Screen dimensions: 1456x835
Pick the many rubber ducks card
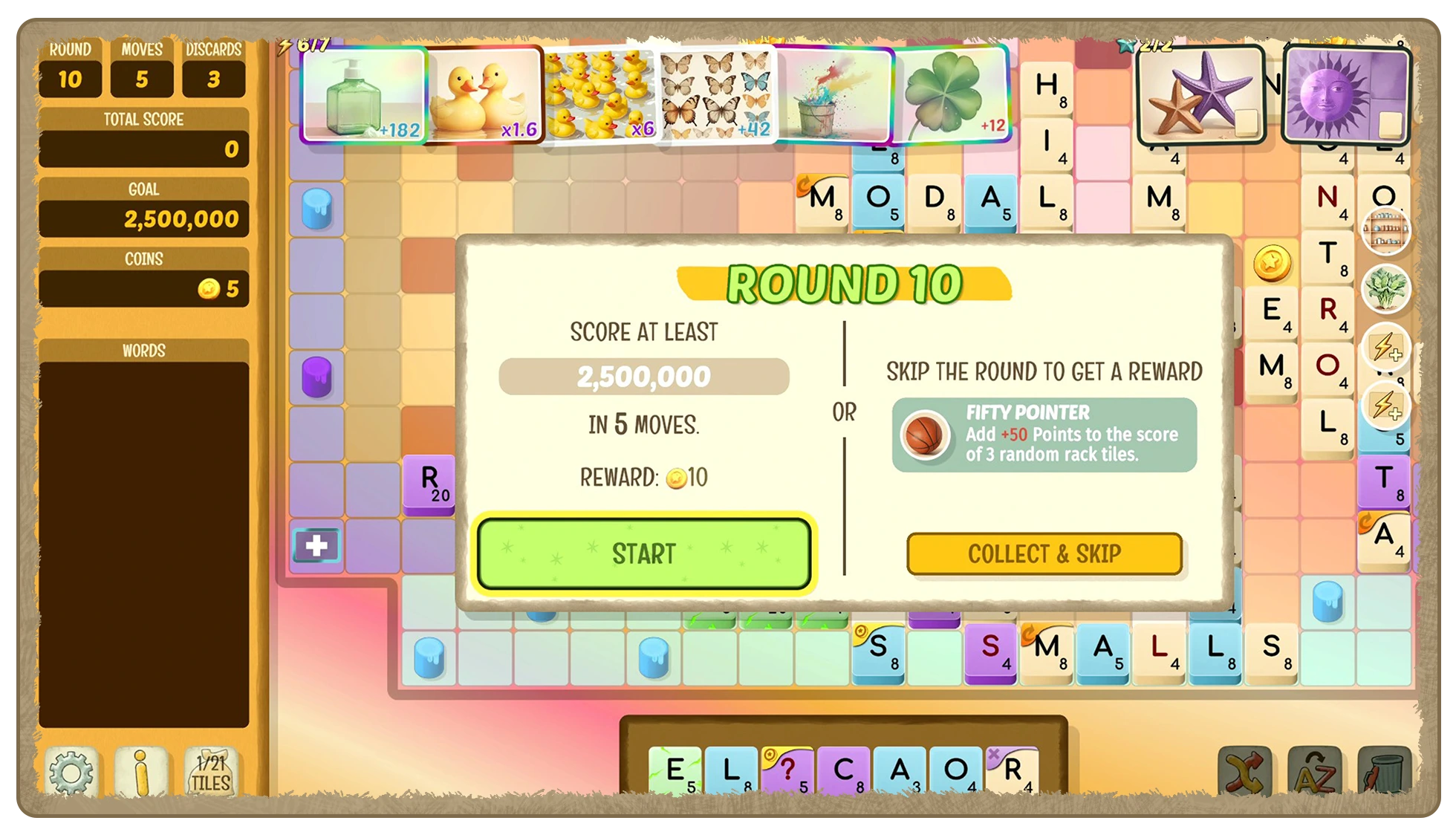[600, 94]
